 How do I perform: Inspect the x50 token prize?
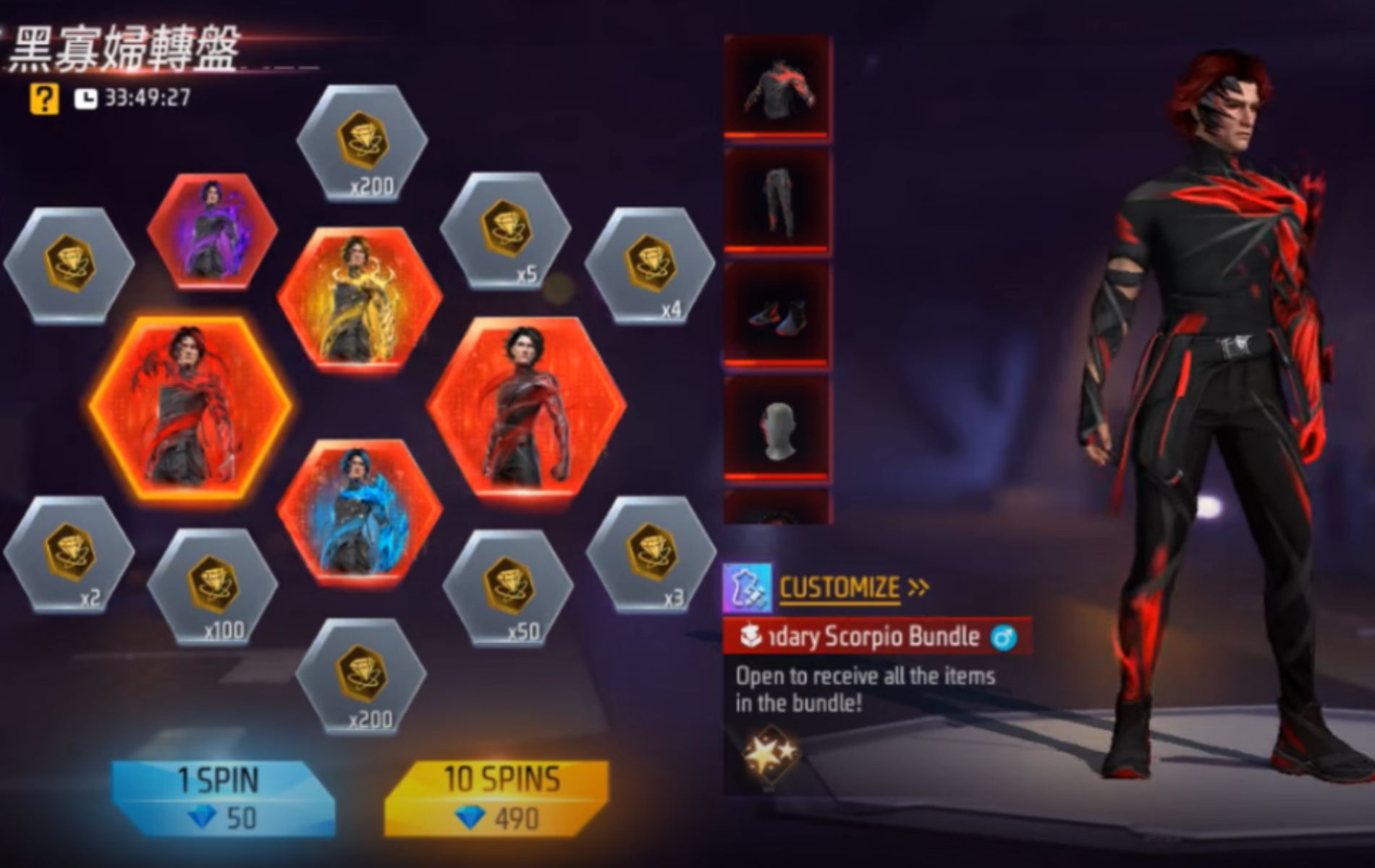coord(507,587)
